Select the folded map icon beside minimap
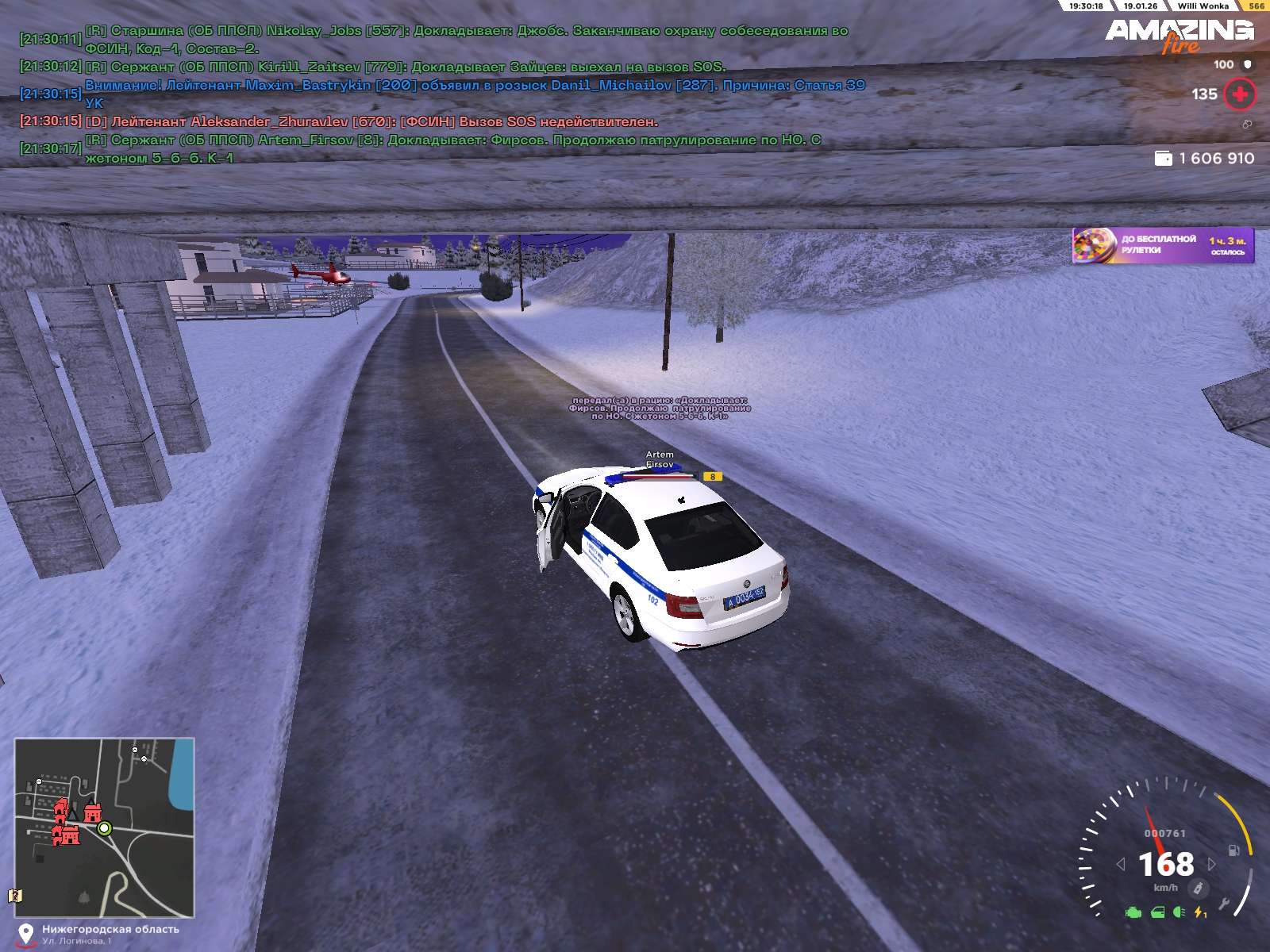 14,896
